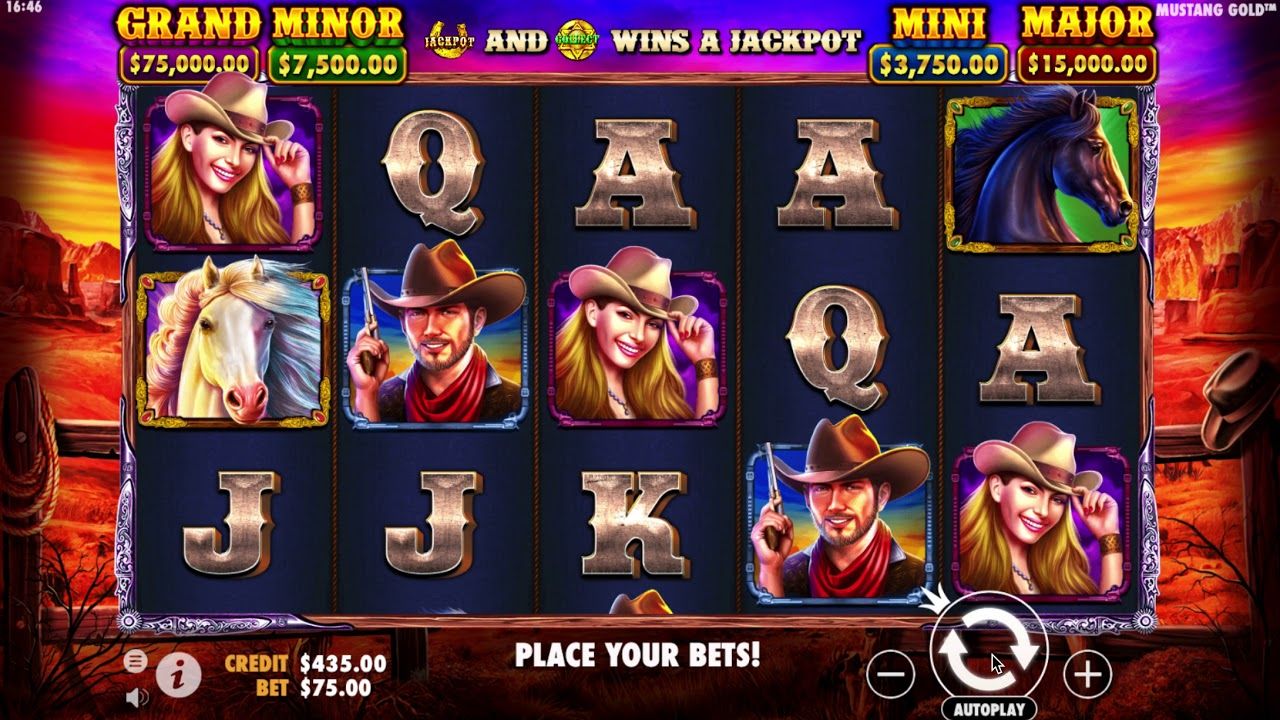Open the Autoplay options
Image resolution: width=1280 pixels, height=720 pixels.
click(x=988, y=709)
